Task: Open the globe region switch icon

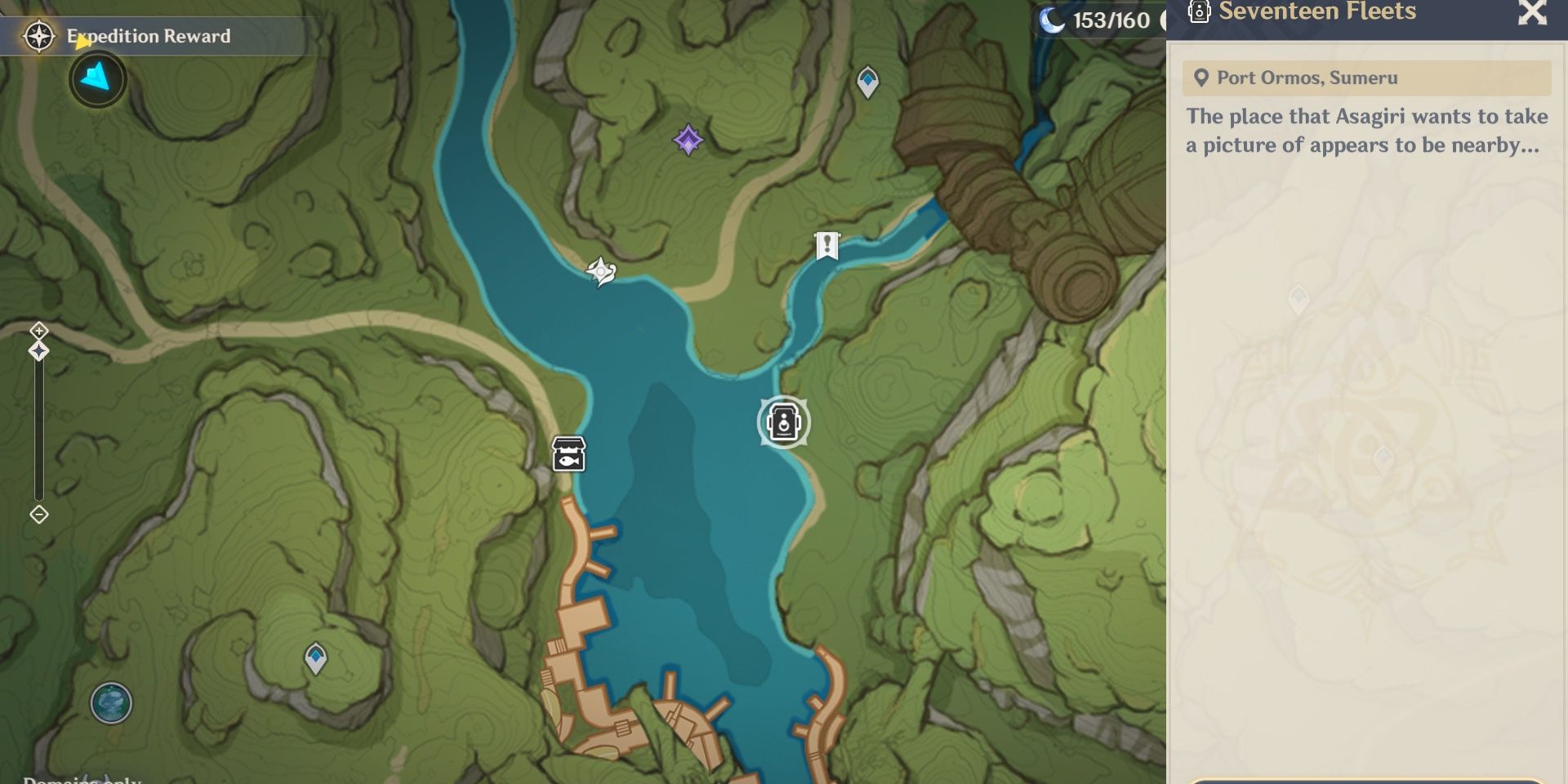Action: 111,703
